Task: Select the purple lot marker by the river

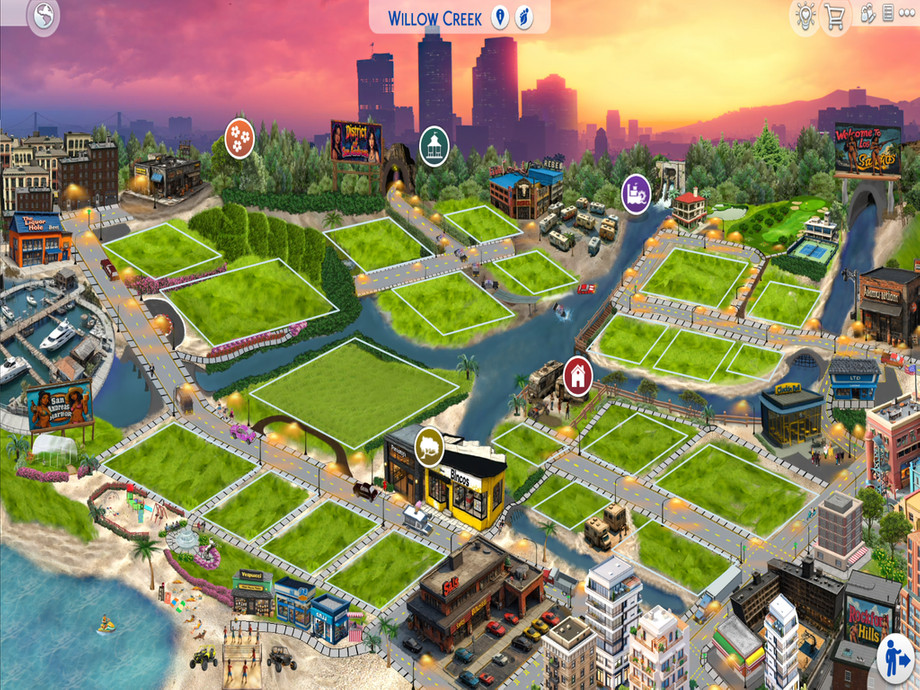Action: tap(636, 192)
